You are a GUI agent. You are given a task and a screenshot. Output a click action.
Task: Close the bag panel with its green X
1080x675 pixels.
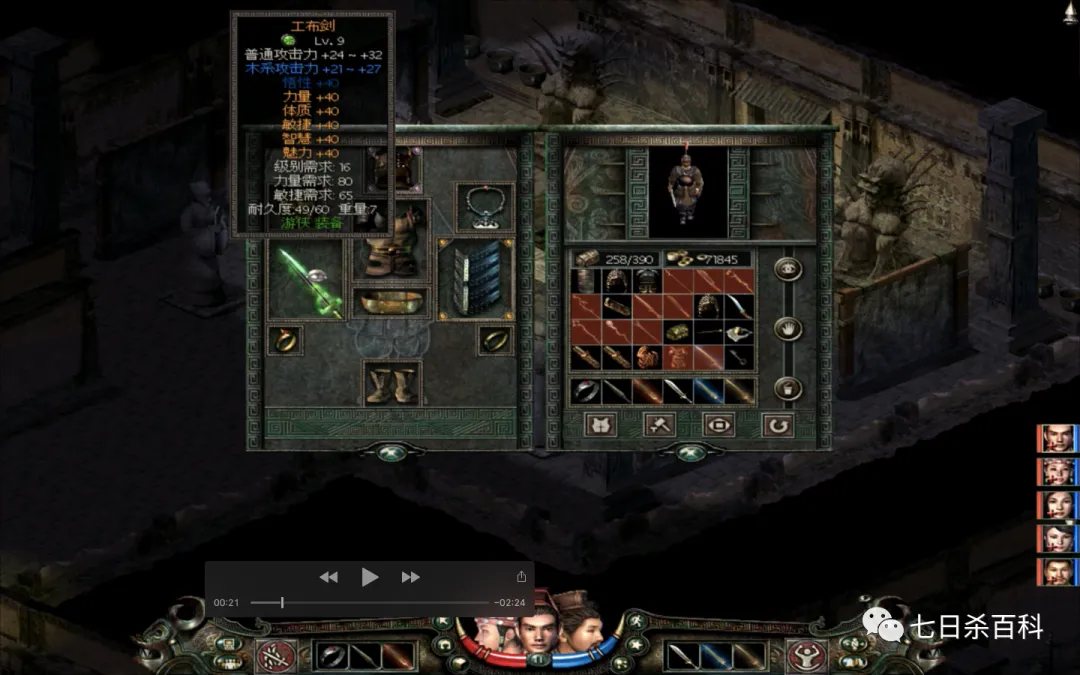[x=689, y=451]
